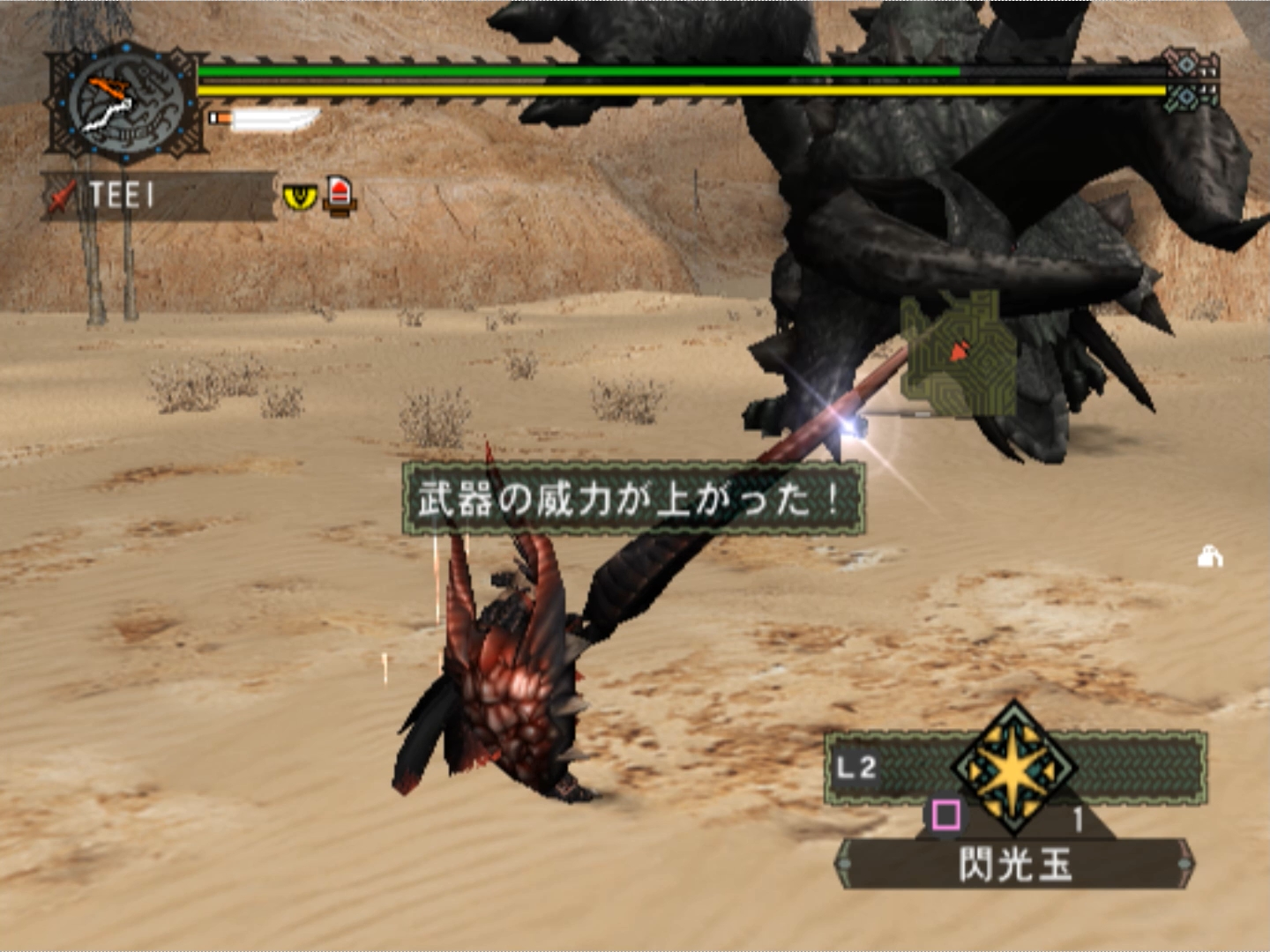This screenshot has width=1270, height=952.
Task: Select the TEEI player name plate
Action: (159, 196)
